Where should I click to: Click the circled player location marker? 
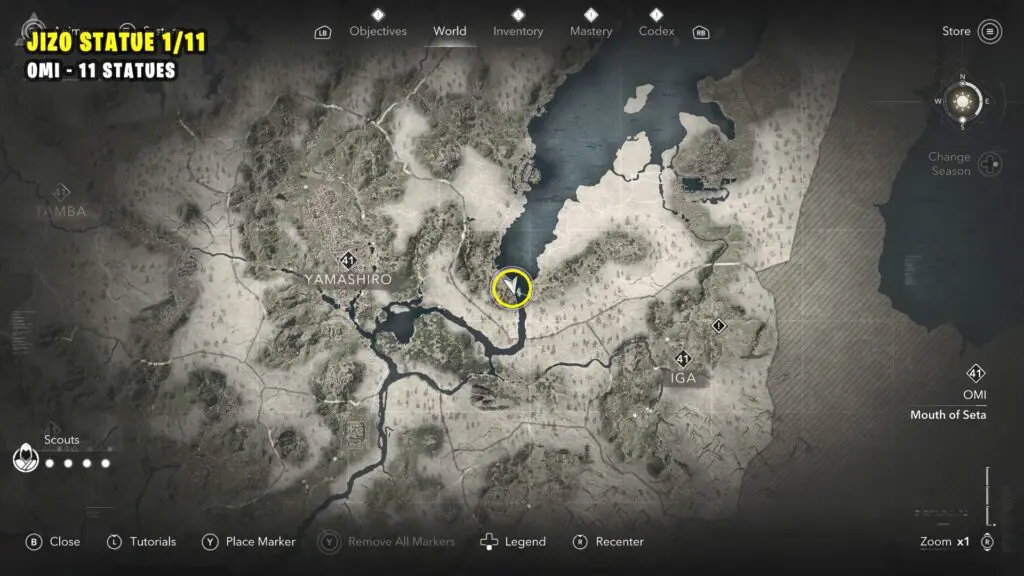pyautogui.click(x=512, y=287)
